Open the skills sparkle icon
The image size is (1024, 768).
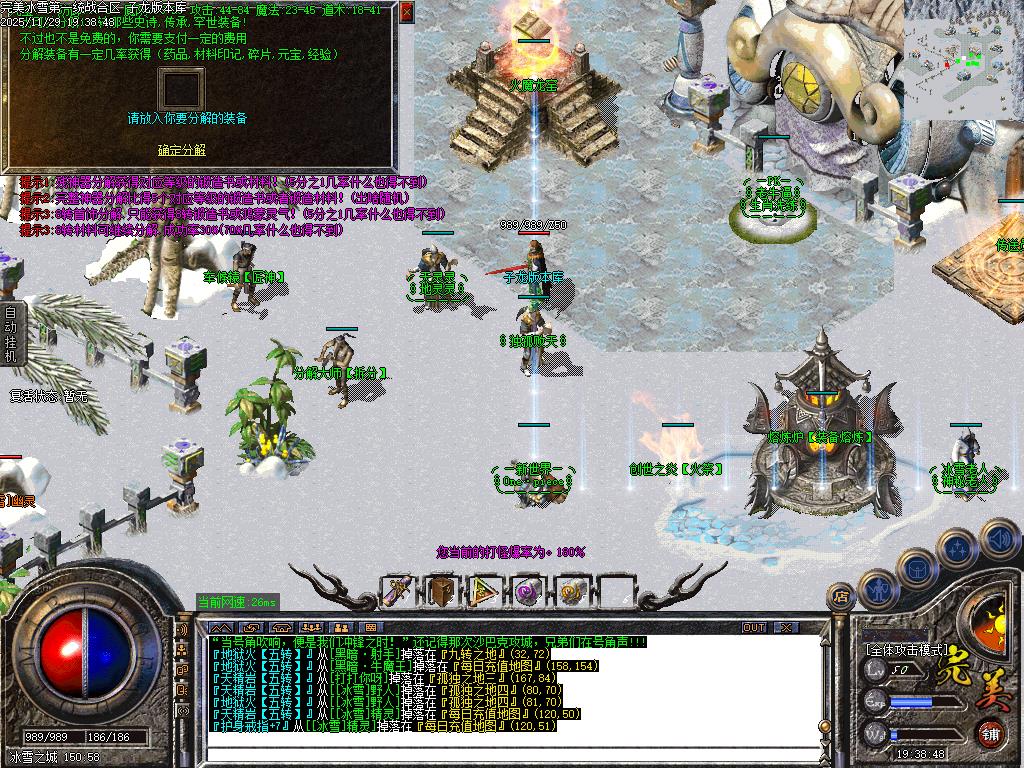[957, 549]
